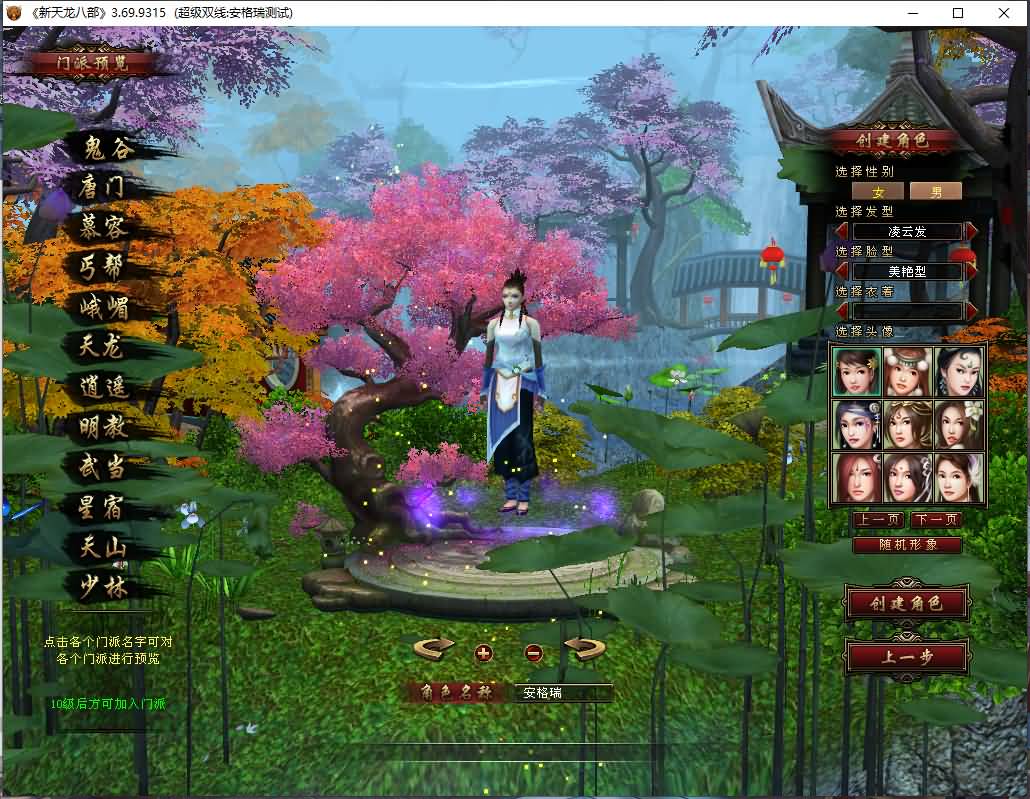This screenshot has height=799, width=1030.
Task: Preview the 鬼谷 sect
Action: tap(108, 148)
